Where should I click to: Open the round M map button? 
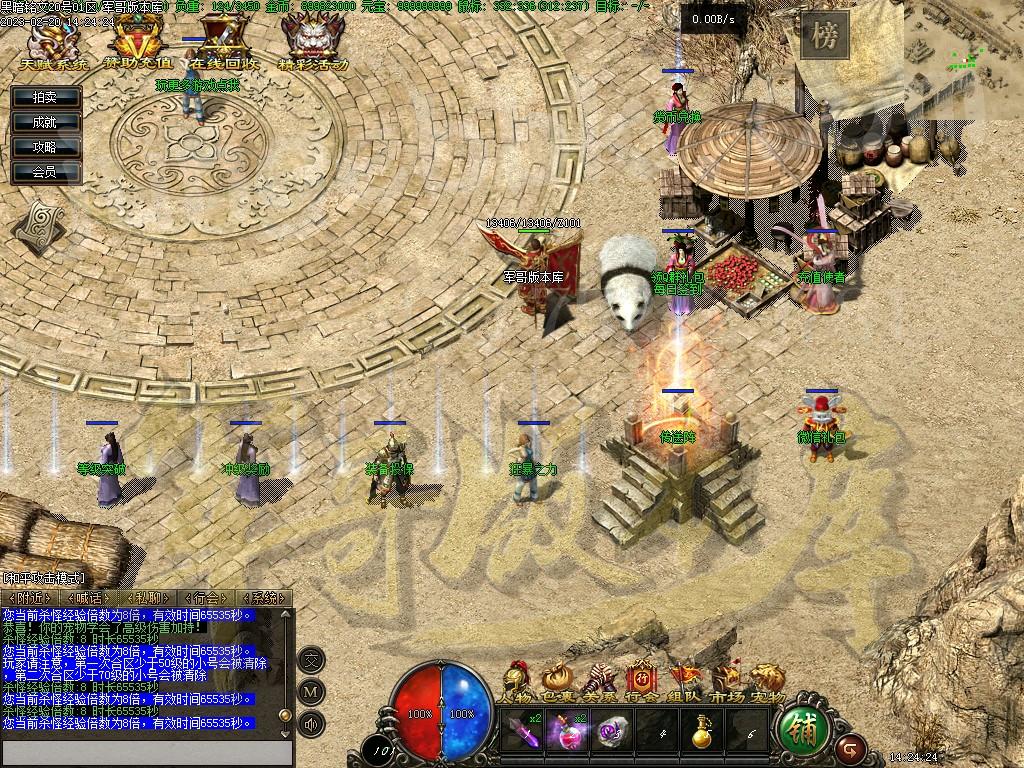[312, 691]
